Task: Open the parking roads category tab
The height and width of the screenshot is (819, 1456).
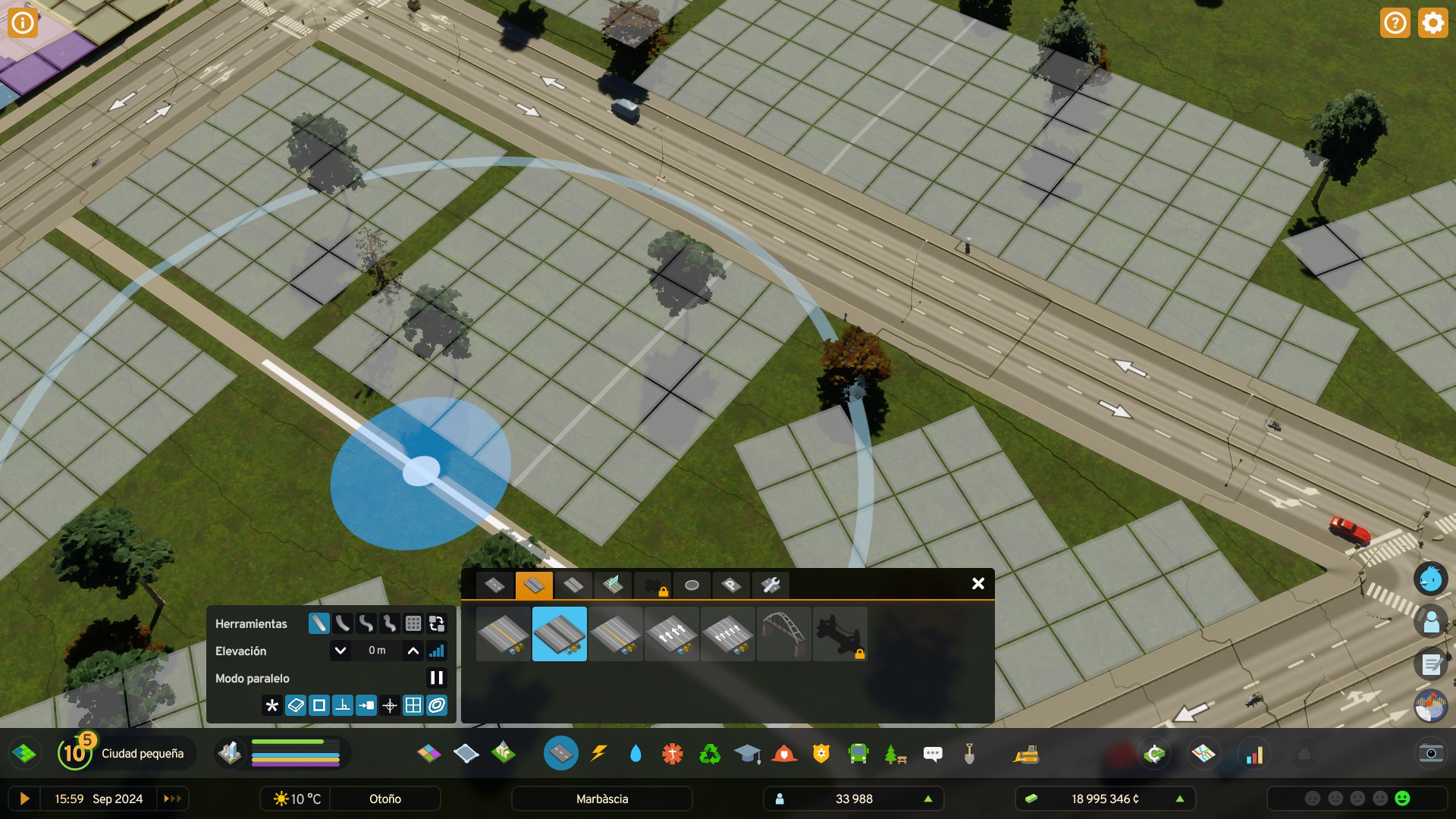Action: (730, 585)
